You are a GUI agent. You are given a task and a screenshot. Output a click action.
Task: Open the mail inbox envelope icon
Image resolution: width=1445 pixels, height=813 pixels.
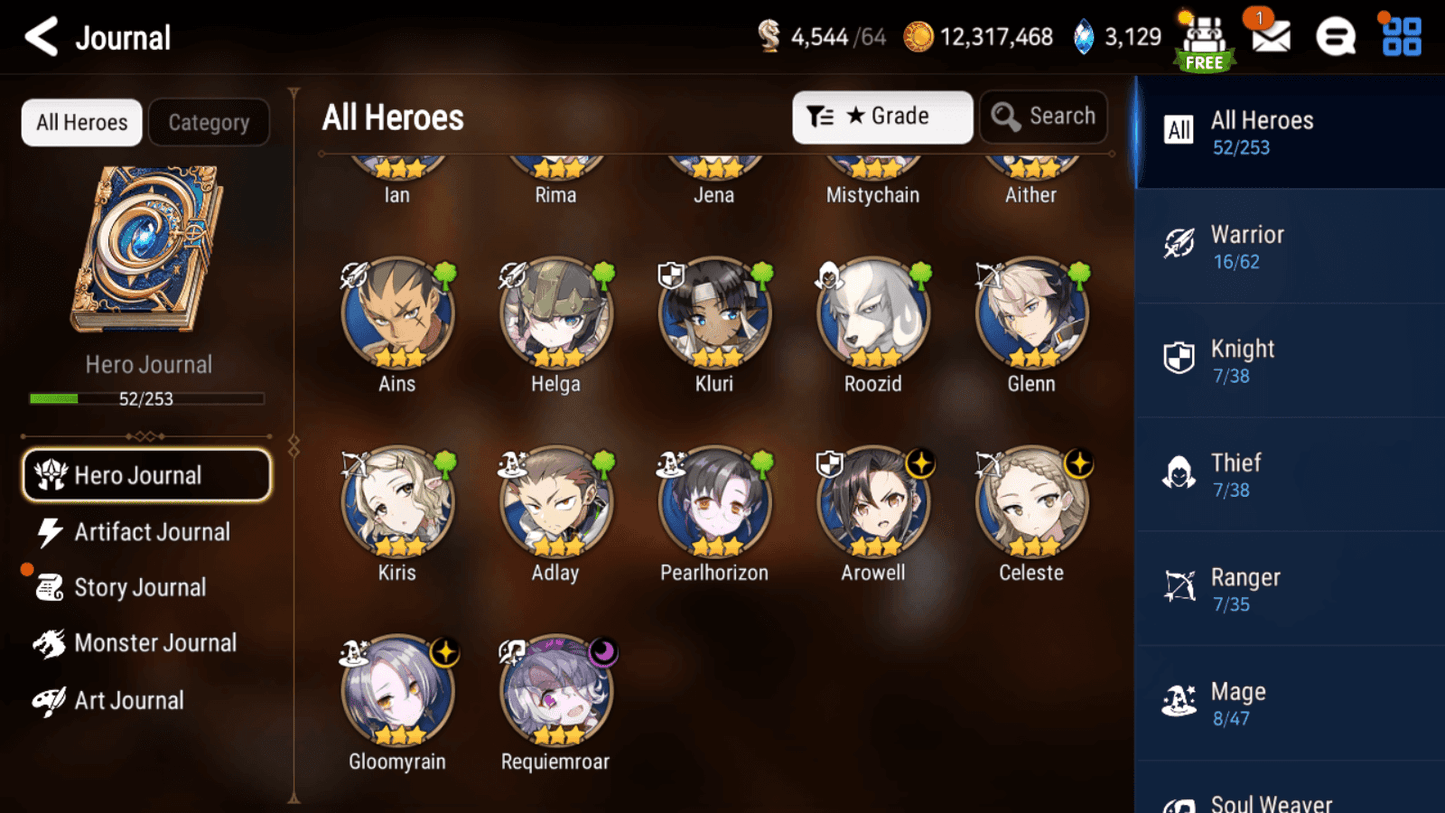click(x=1269, y=37)
